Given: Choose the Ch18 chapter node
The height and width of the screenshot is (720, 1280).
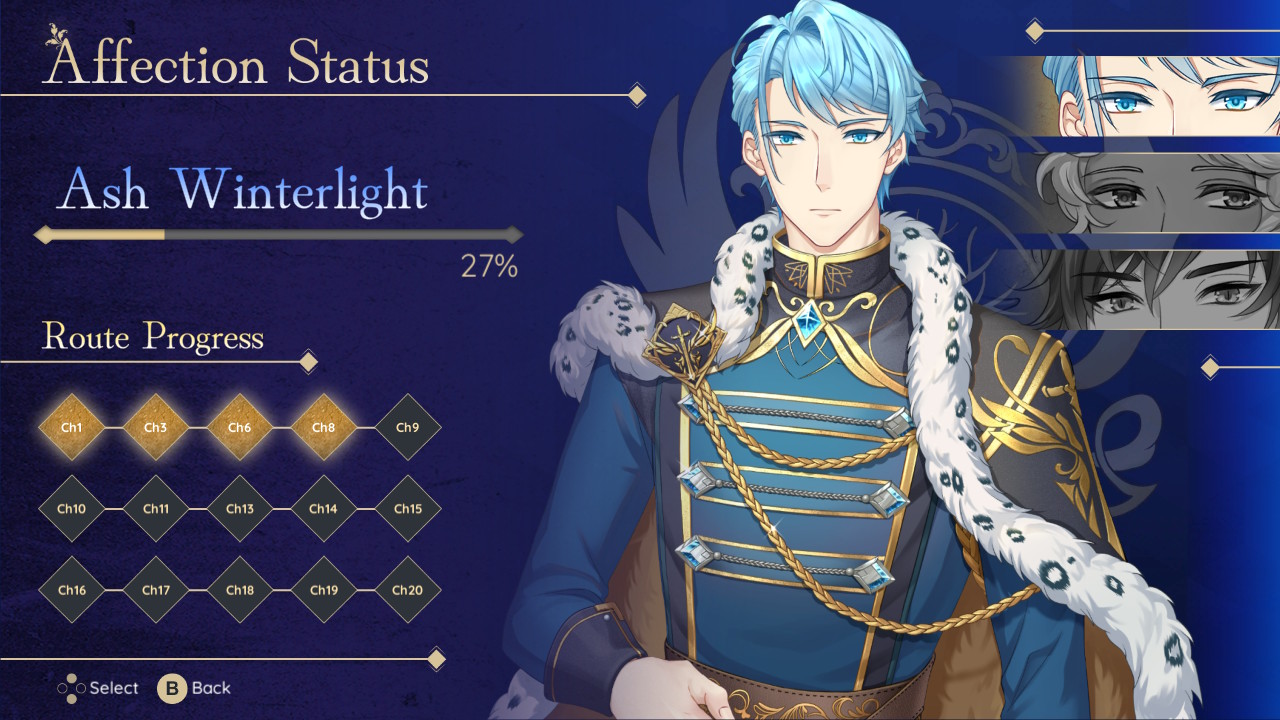Looking at the screenshot, I should 239,590.
